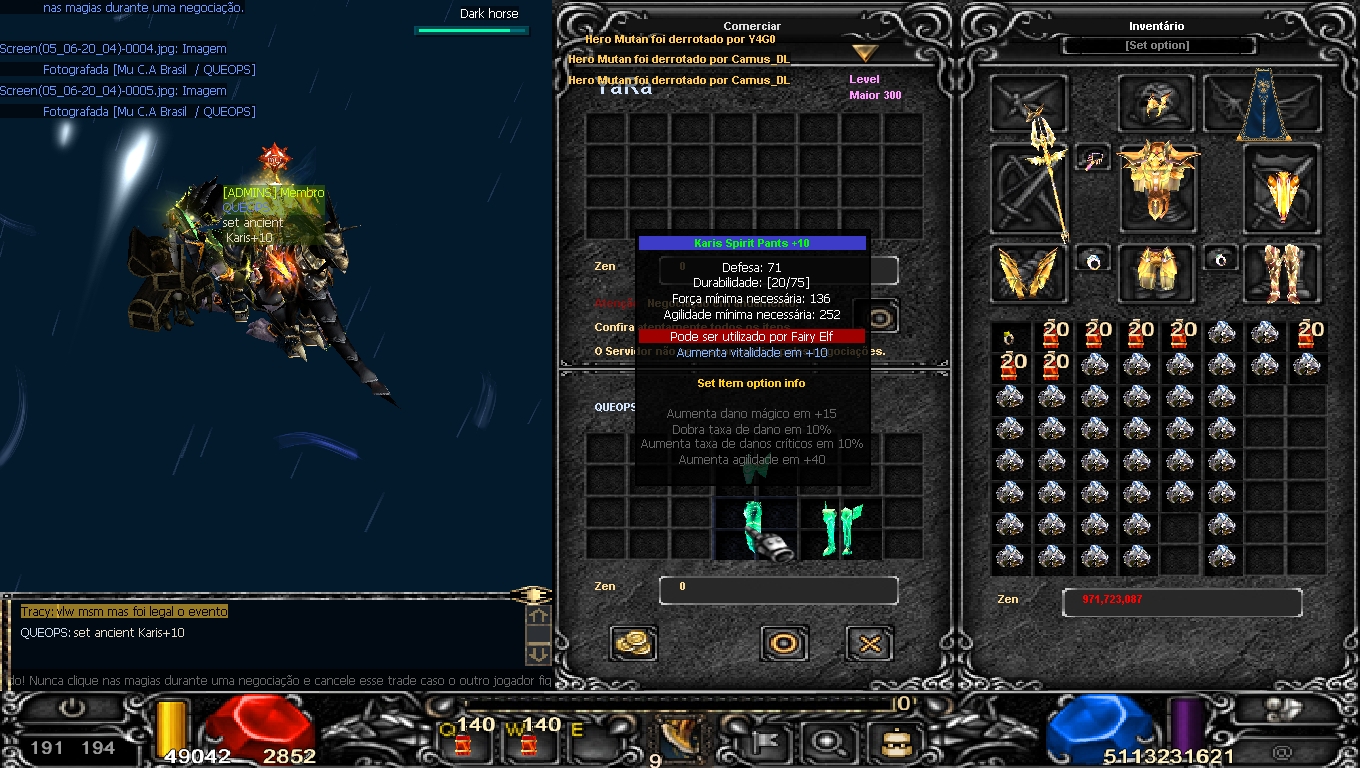This screenshot has height=768, width=1360.
Task: Confirm the trade with the circle button
Action: pos(784,643)
